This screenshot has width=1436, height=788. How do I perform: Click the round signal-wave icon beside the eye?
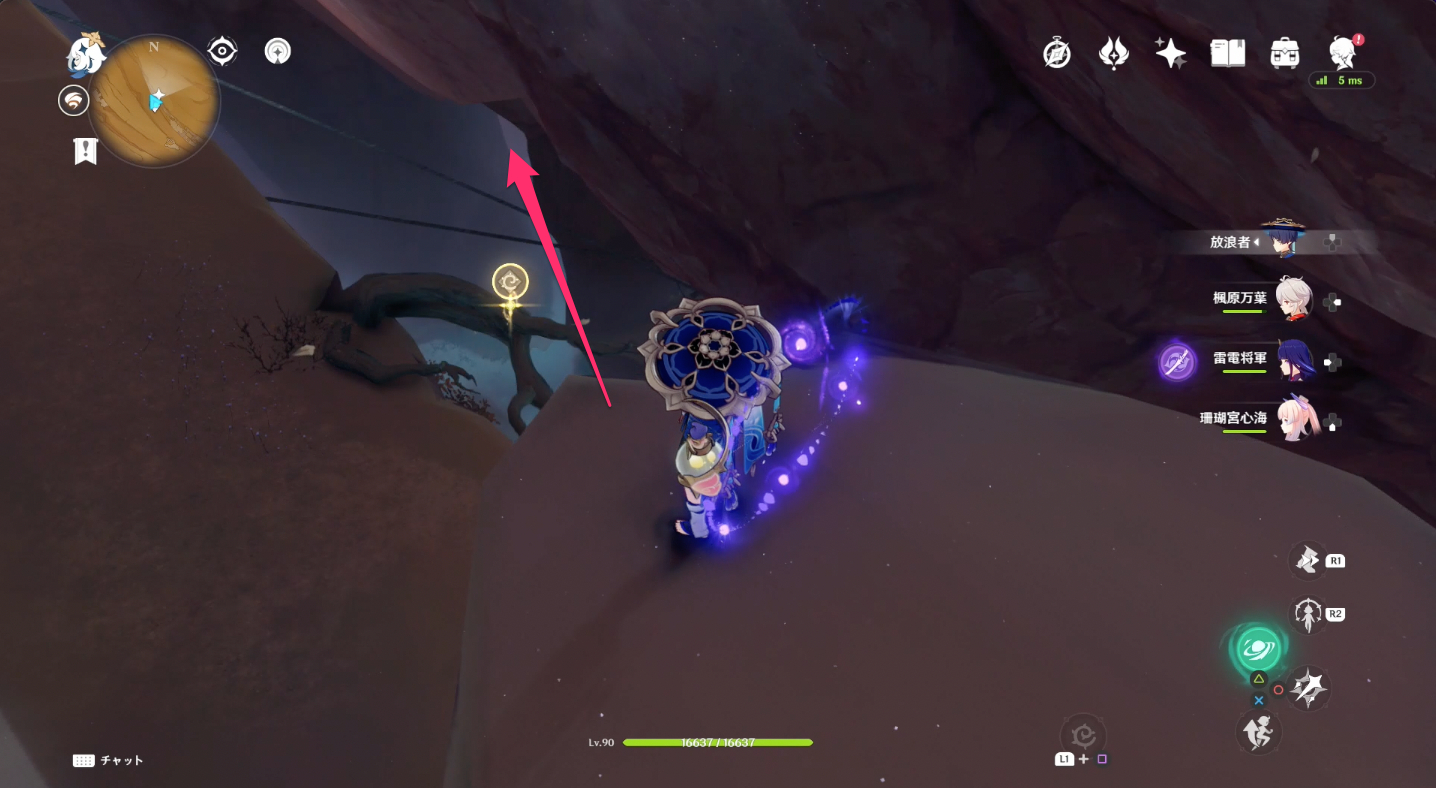278,51
